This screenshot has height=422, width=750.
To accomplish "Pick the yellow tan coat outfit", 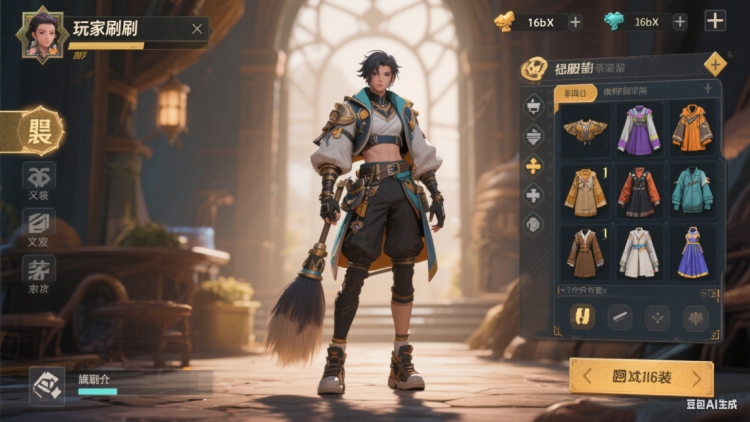I will tap(584, 191).
